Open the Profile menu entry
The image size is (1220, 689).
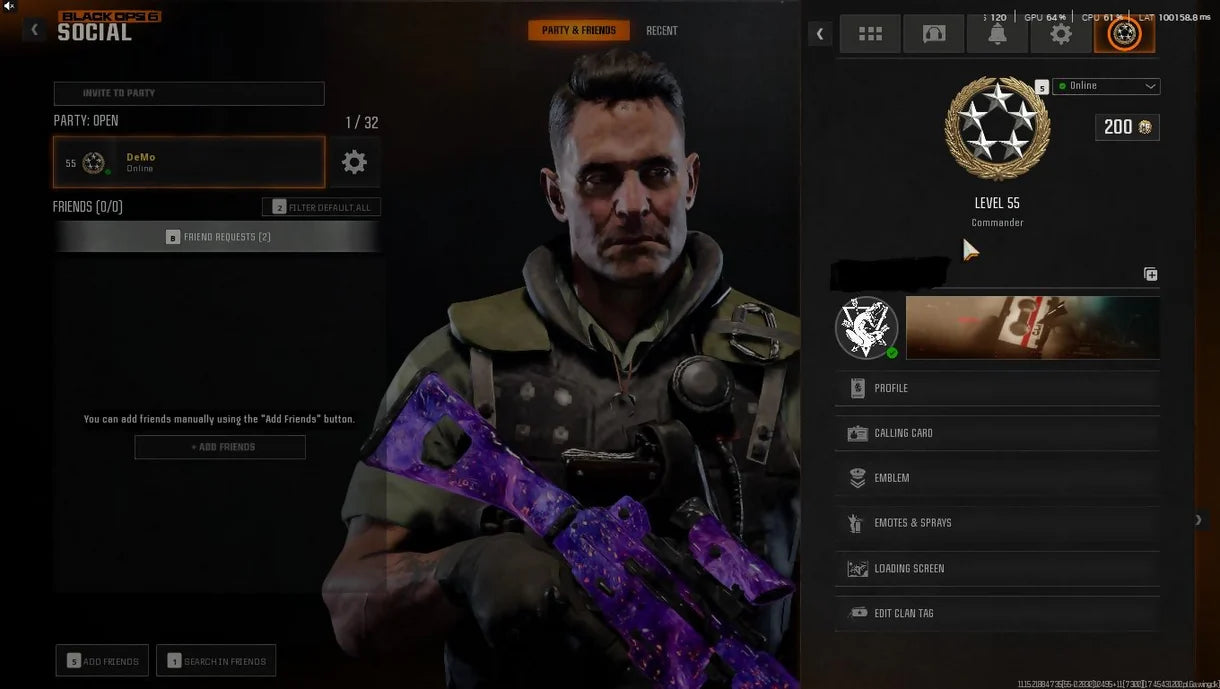click(x=997, y=388)
